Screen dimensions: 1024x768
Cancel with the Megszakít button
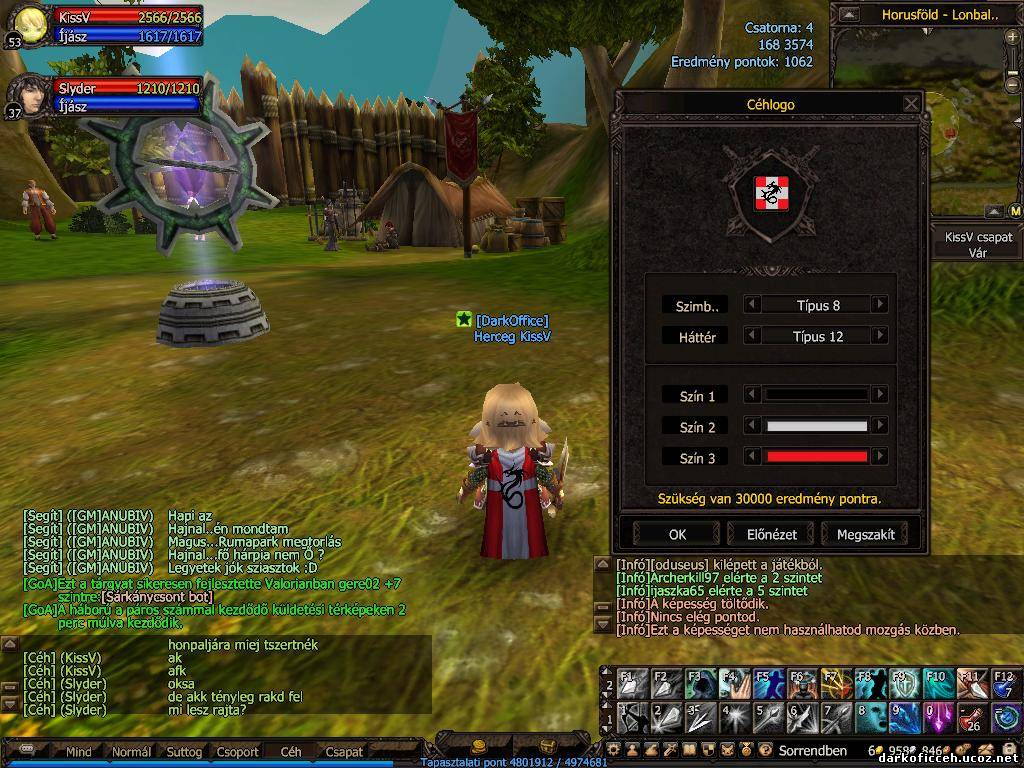[865, 534]
